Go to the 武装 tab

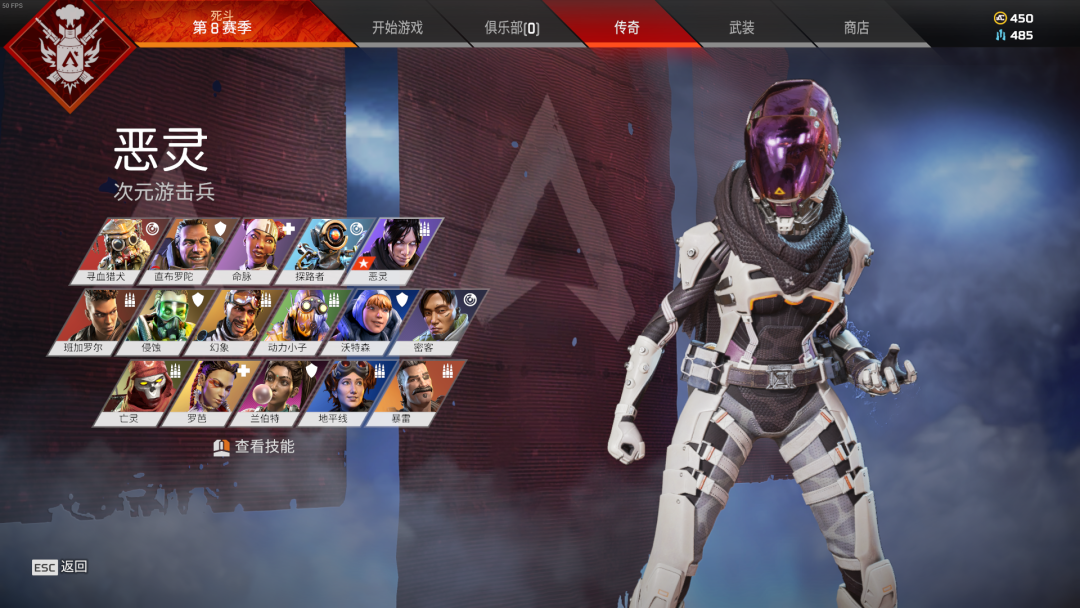pos(741,27)
